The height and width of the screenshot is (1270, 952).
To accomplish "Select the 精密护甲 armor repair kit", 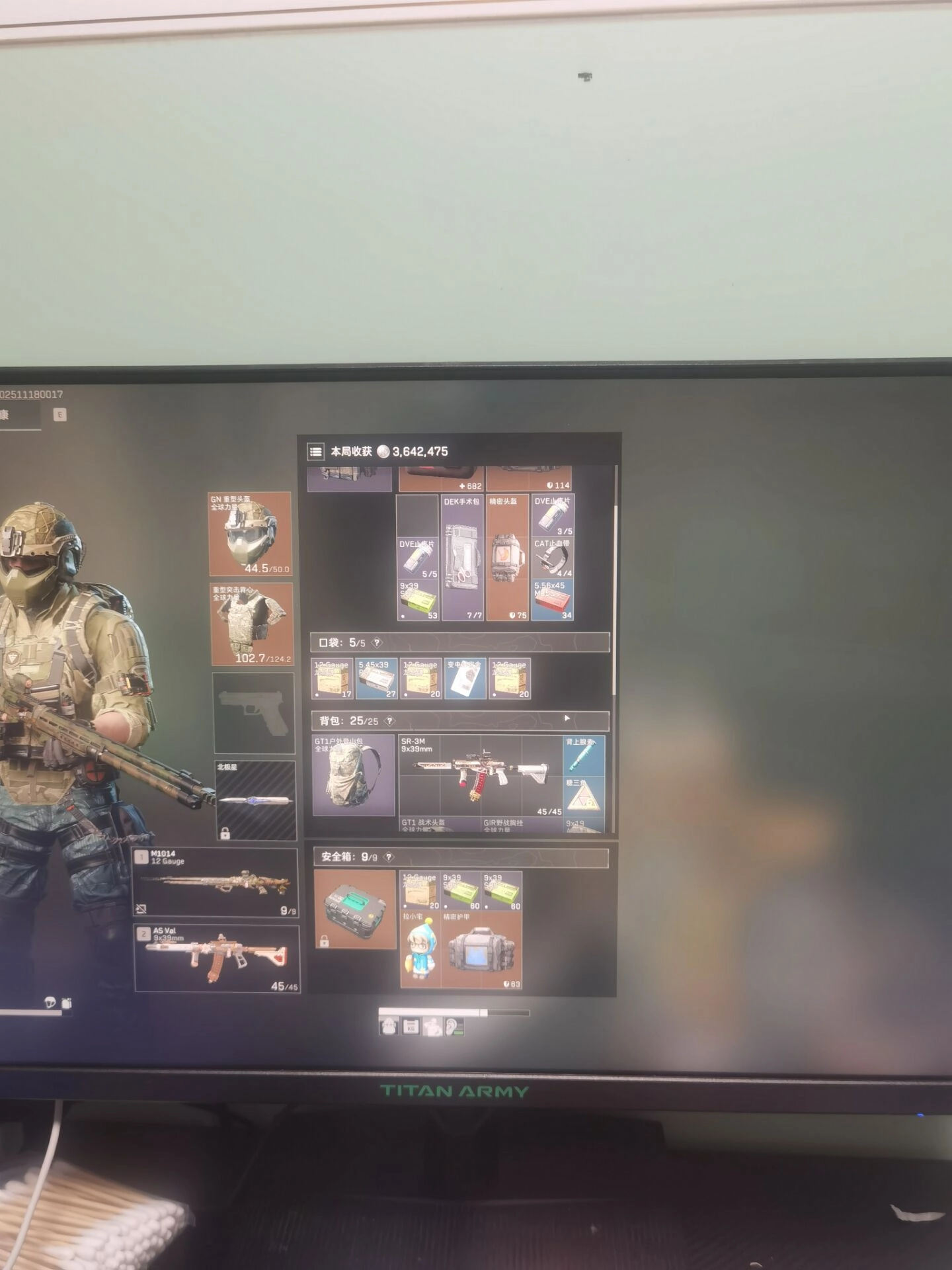I will (x=482, y=949).
